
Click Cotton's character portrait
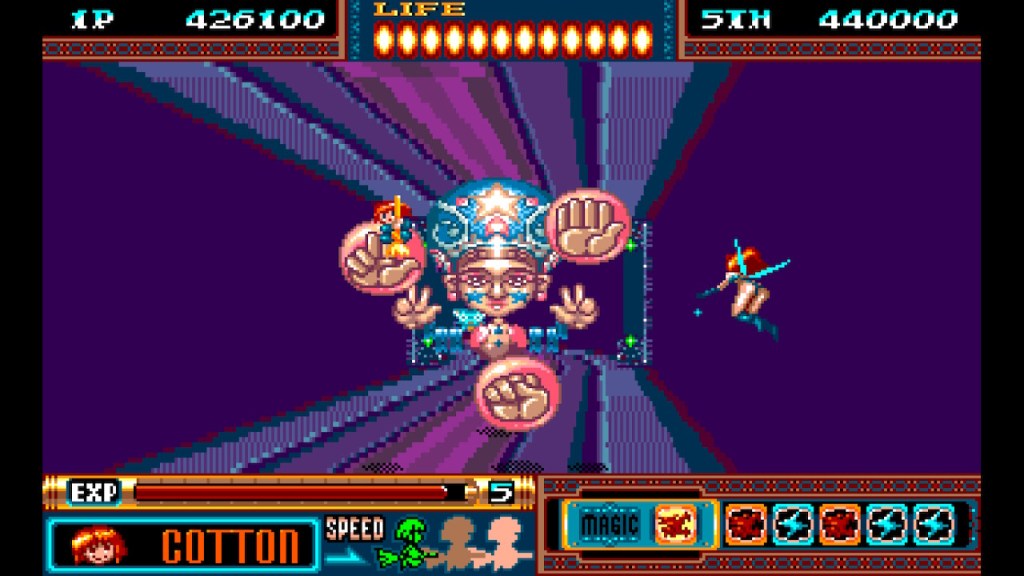coord(98,544)
